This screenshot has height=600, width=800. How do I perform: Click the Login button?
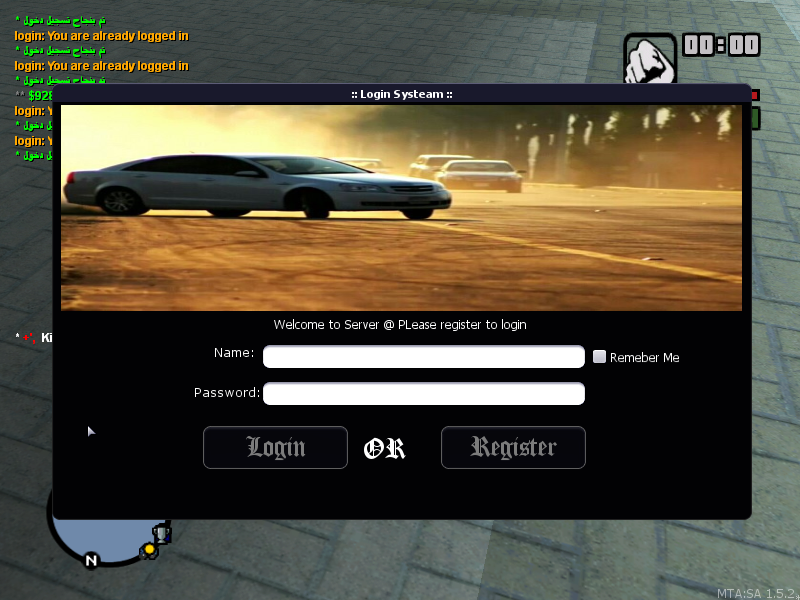275,447
